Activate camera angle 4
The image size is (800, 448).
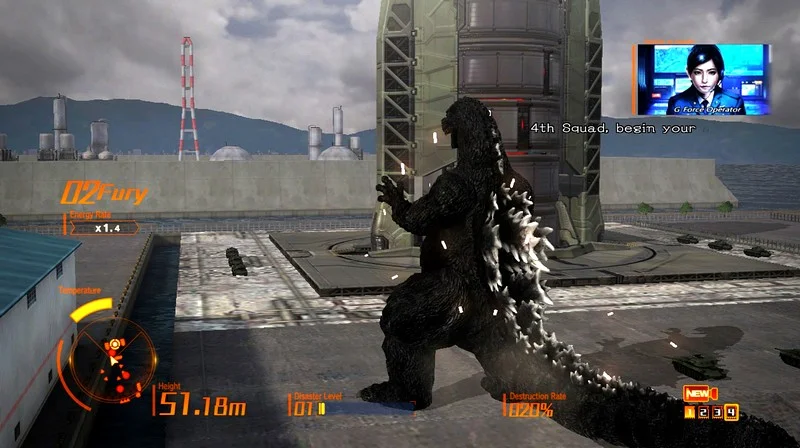click(x=732, y=412)
